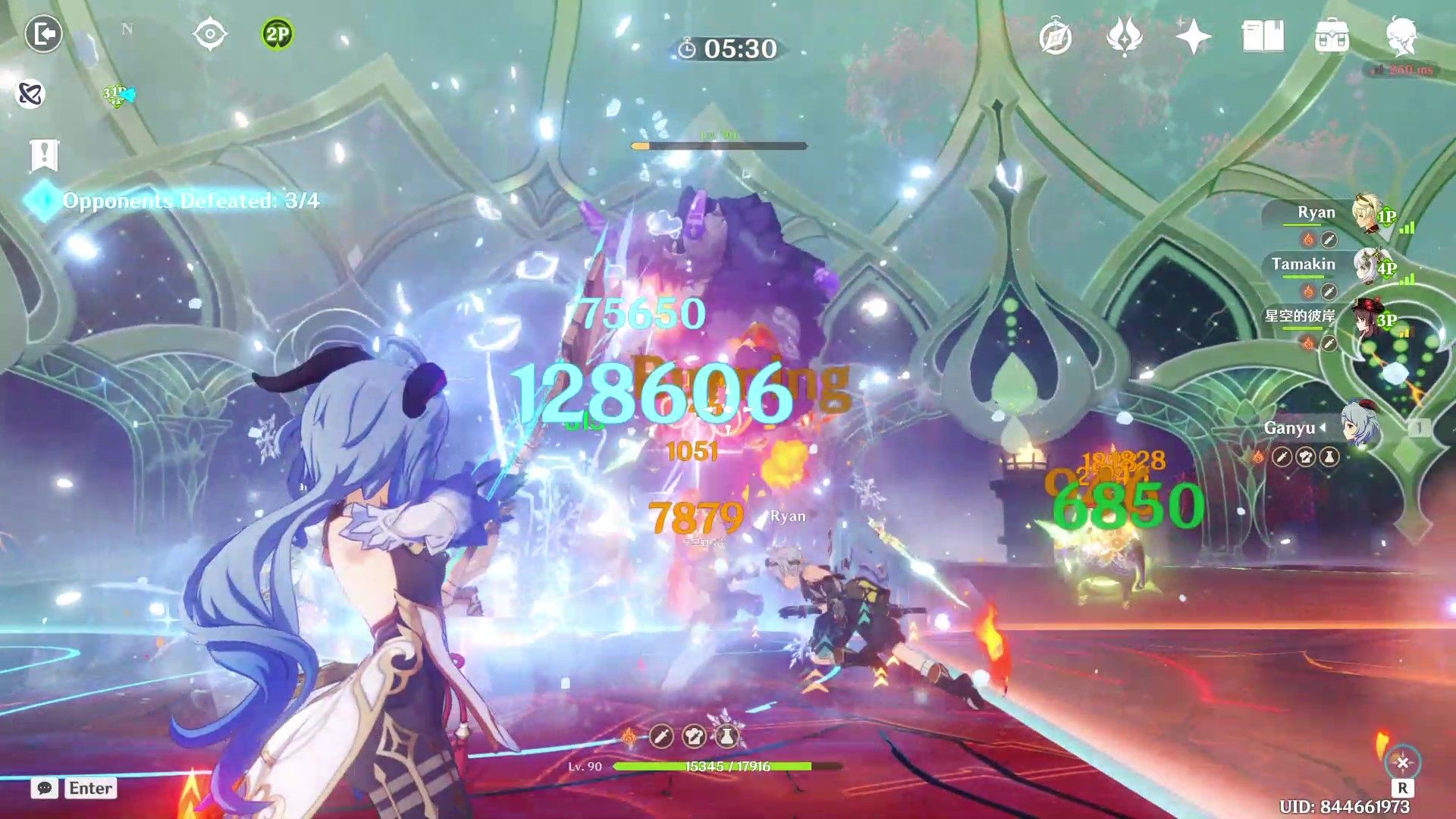Open the Wish menu star icon
Image resolution: width=1456 pixels, height=819 pixels.
[1194, 36]
